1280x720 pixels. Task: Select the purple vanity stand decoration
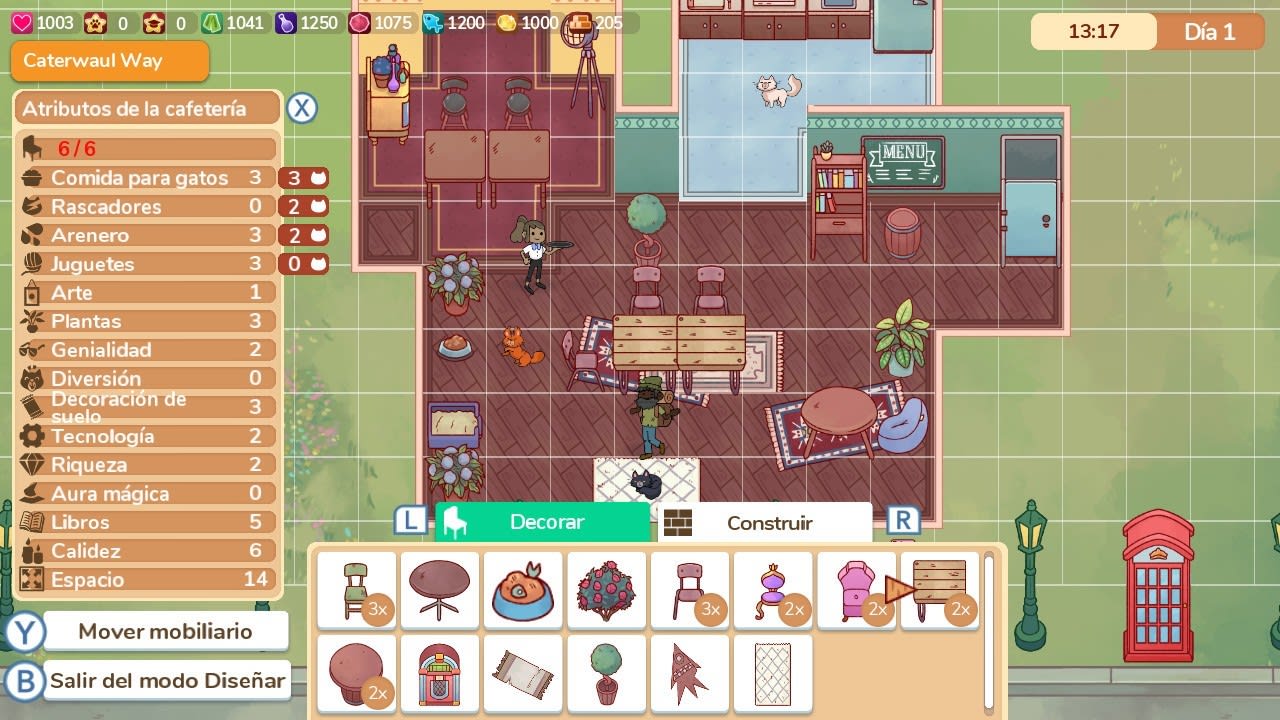click(773, 590)
